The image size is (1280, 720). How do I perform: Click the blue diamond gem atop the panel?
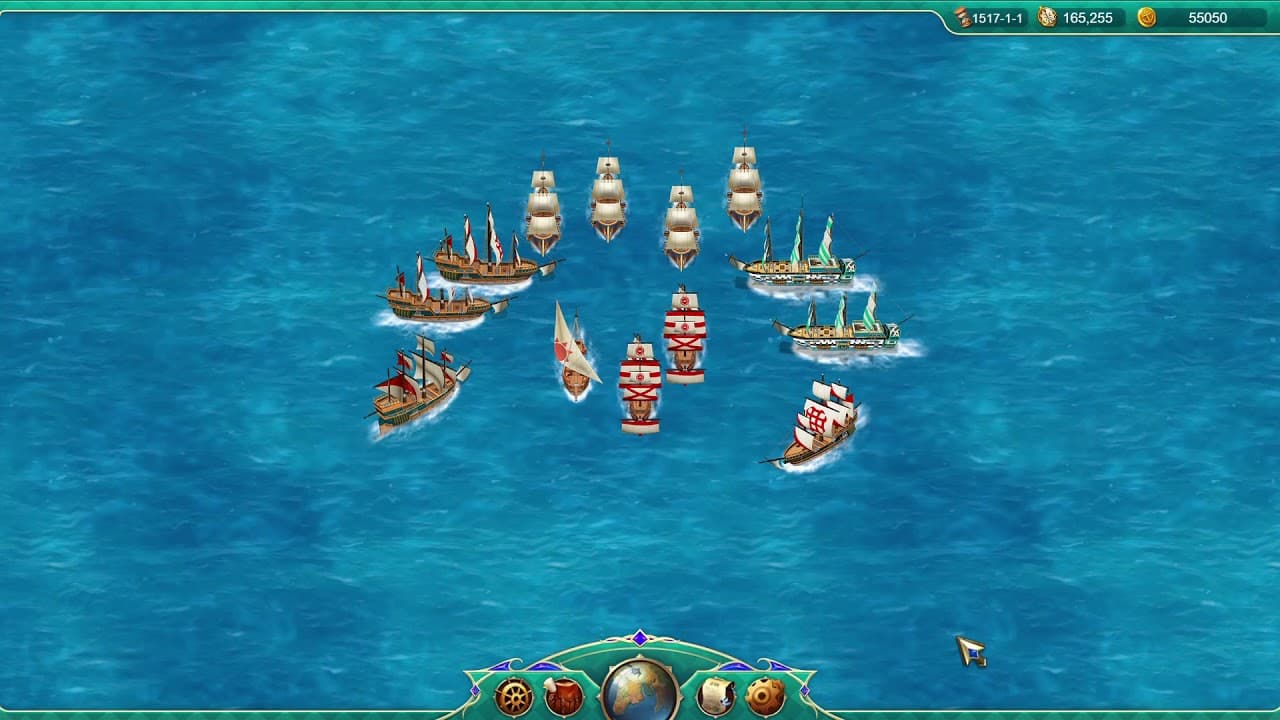tap(639, 638)
